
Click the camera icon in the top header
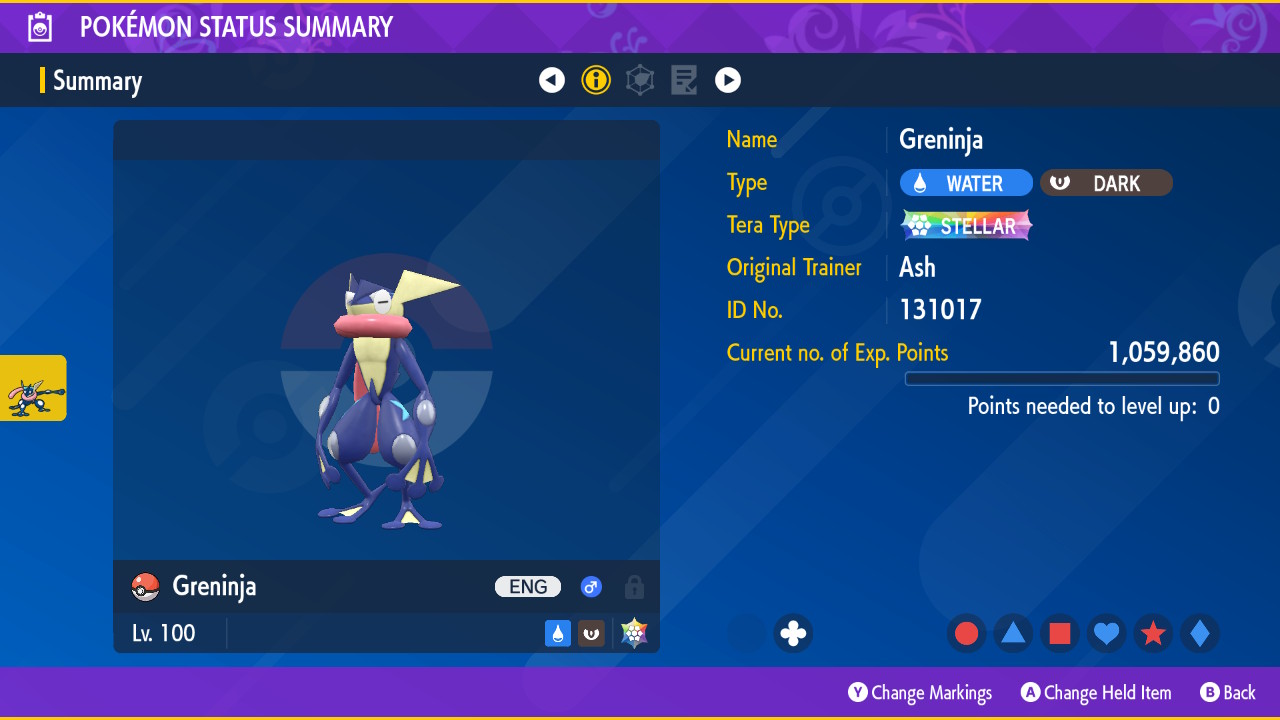[38, 26]
